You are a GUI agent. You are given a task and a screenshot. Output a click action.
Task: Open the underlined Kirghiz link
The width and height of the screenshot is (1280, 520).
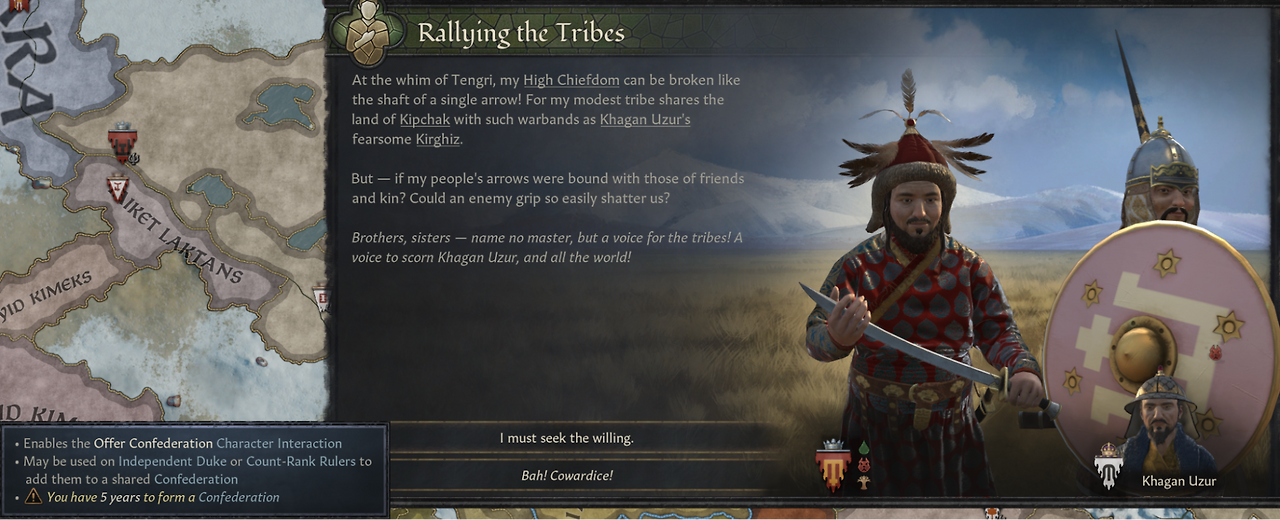click(437, 140)
